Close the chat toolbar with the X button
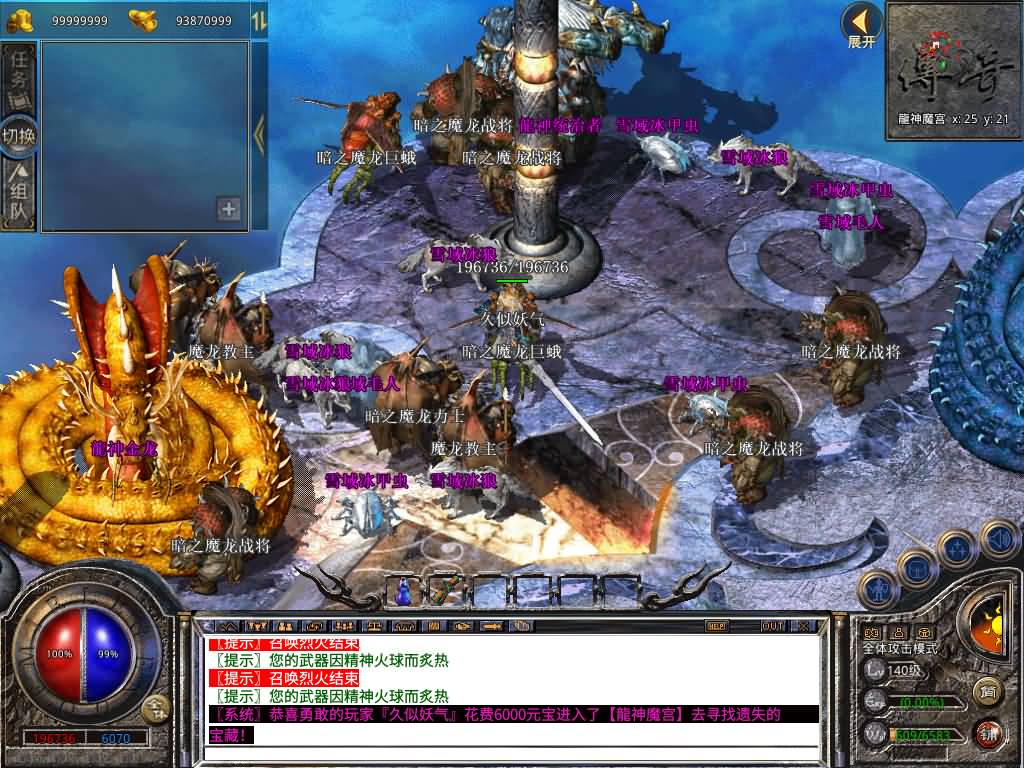The image size is (1024, 768). pos(803,626)
